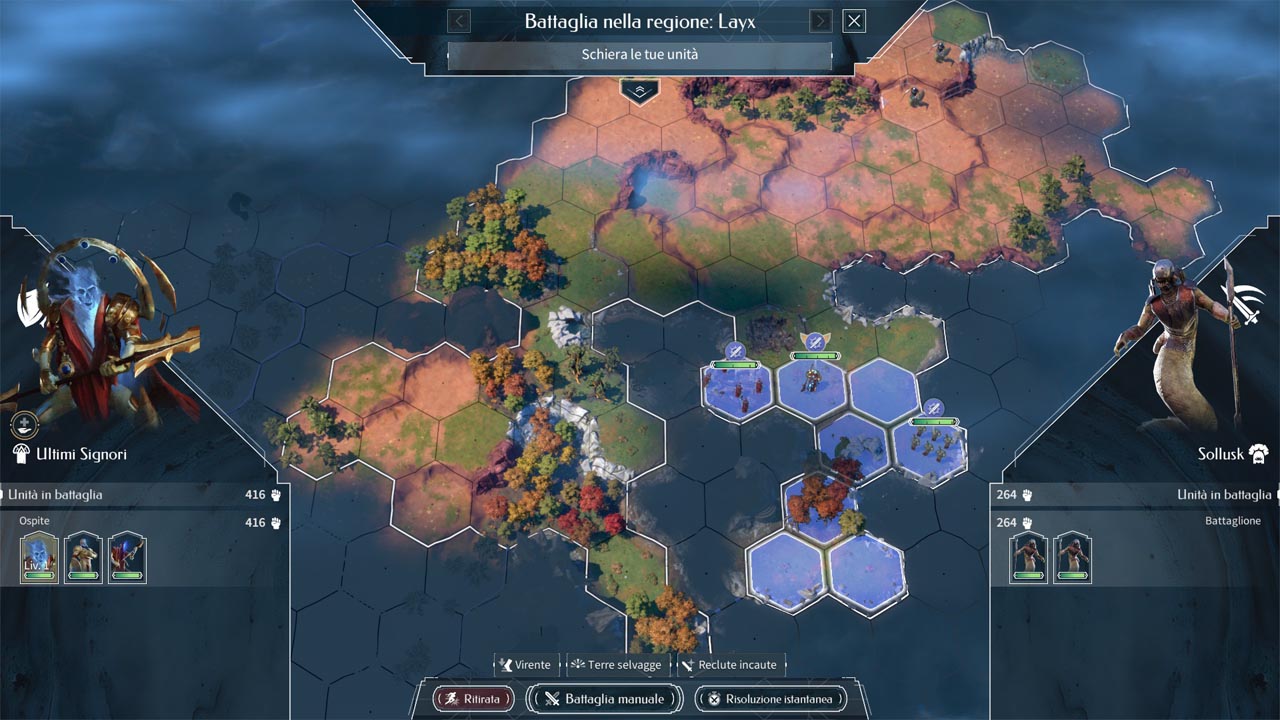Go to the previous battle with the left arrow
1280x720 pixels.
(459, 21)
